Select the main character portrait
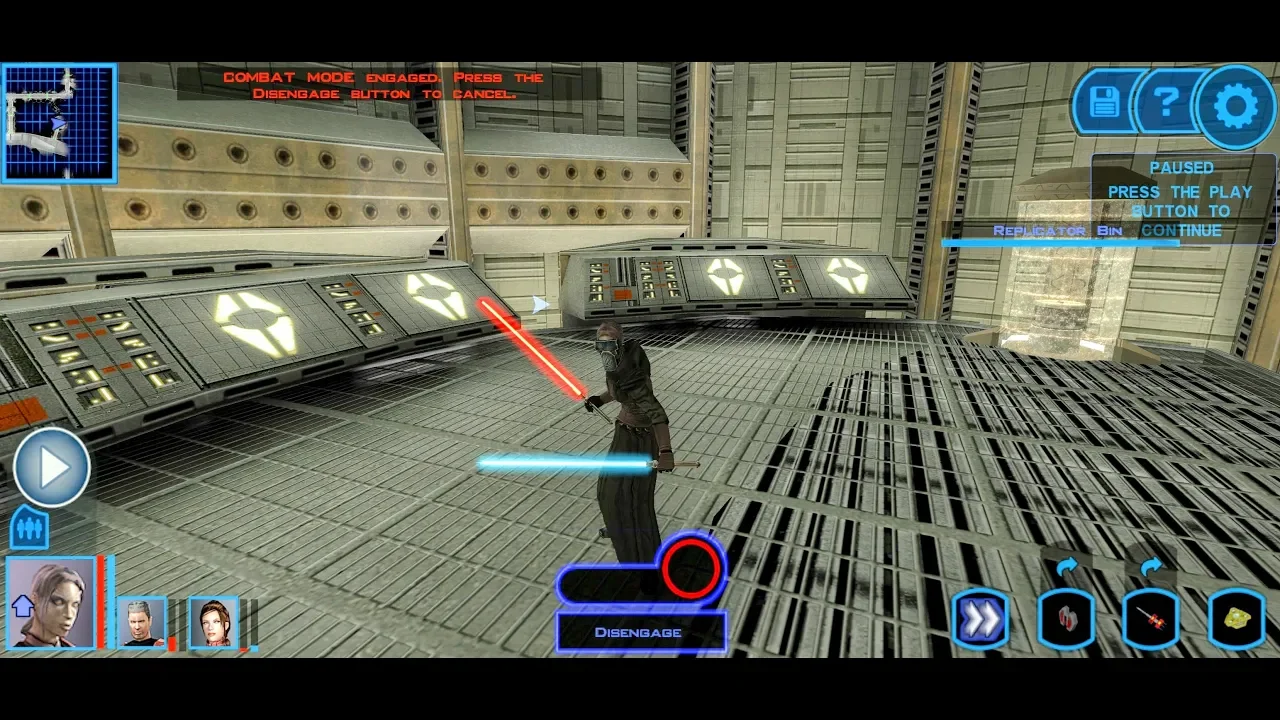Viewport: 1280px width, 720px height. [x=50, y=603]
